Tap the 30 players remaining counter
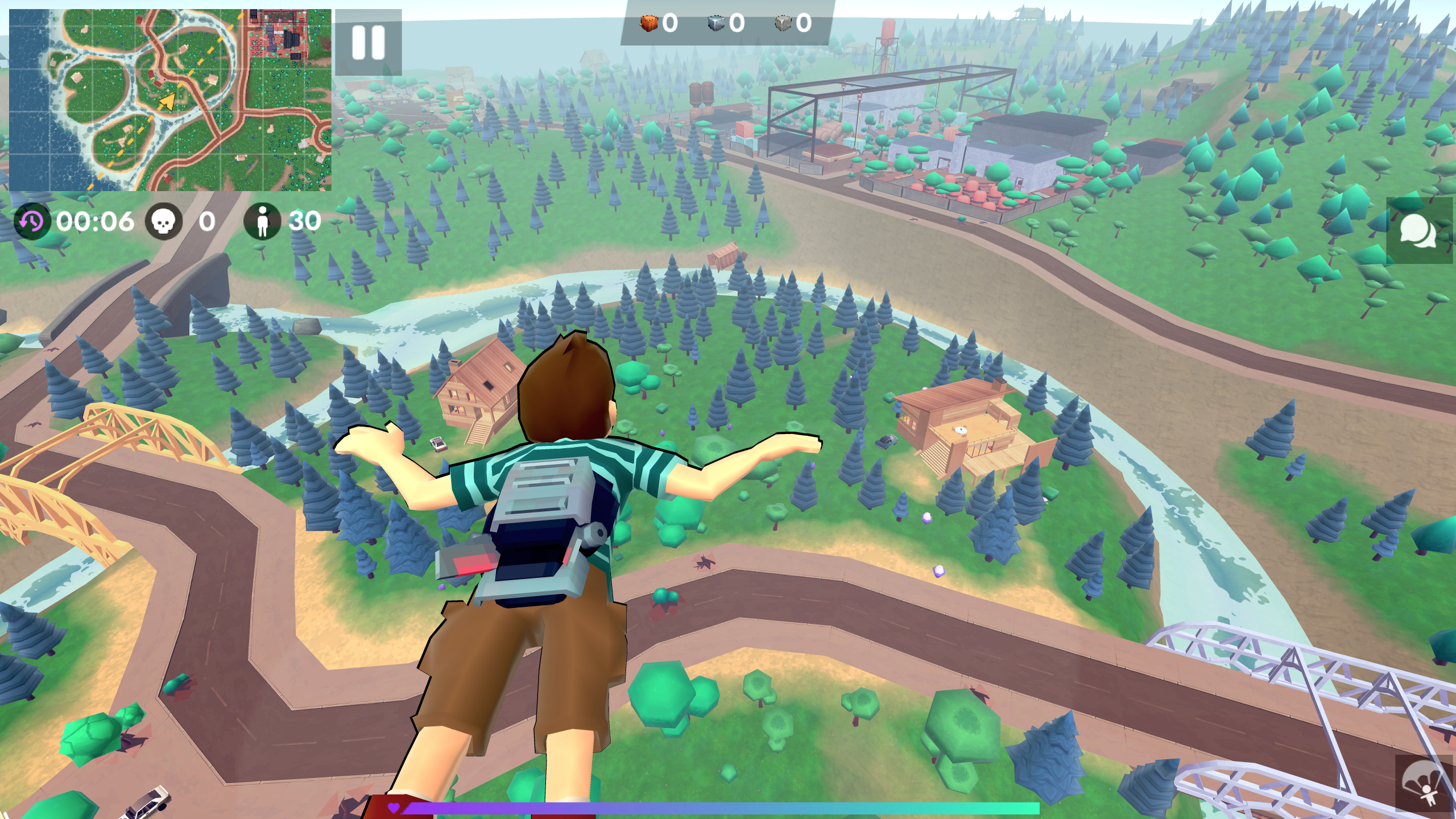The height and width of the screenshot is (819, 1456). (x=303, y=222)
